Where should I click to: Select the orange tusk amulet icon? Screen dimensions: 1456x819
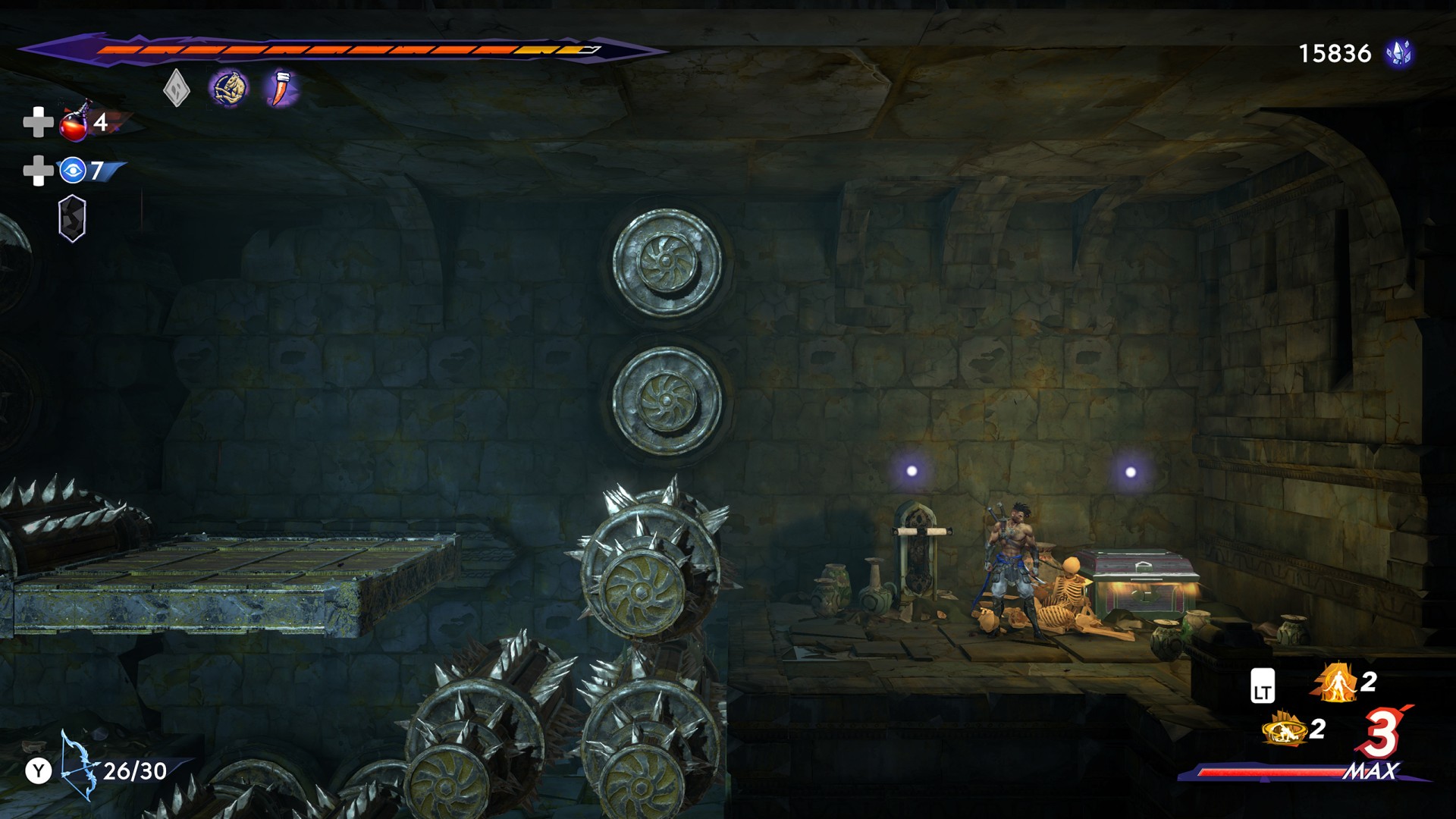tap(281, 88)
